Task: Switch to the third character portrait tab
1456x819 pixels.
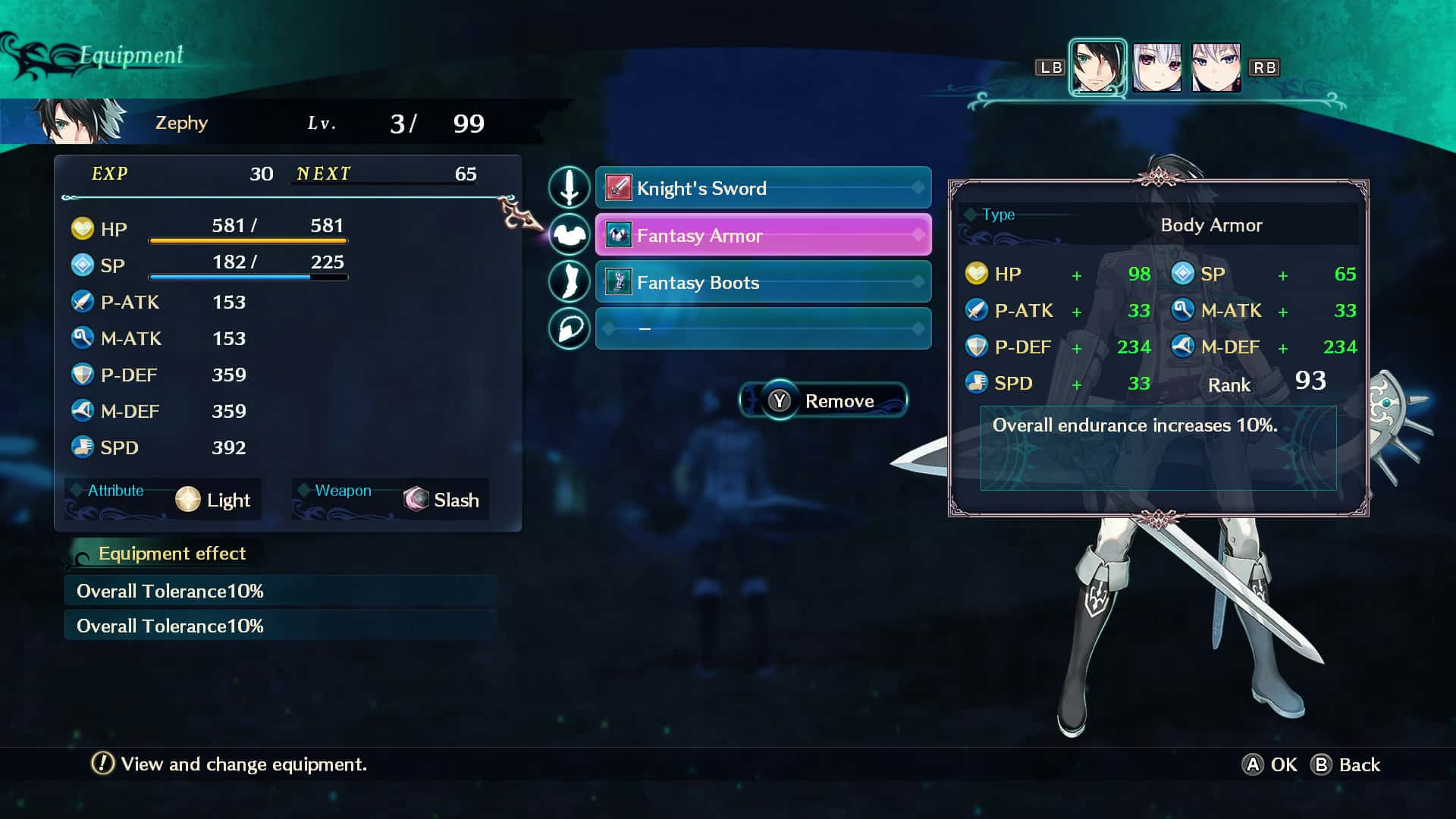Action: point(1217,67)
